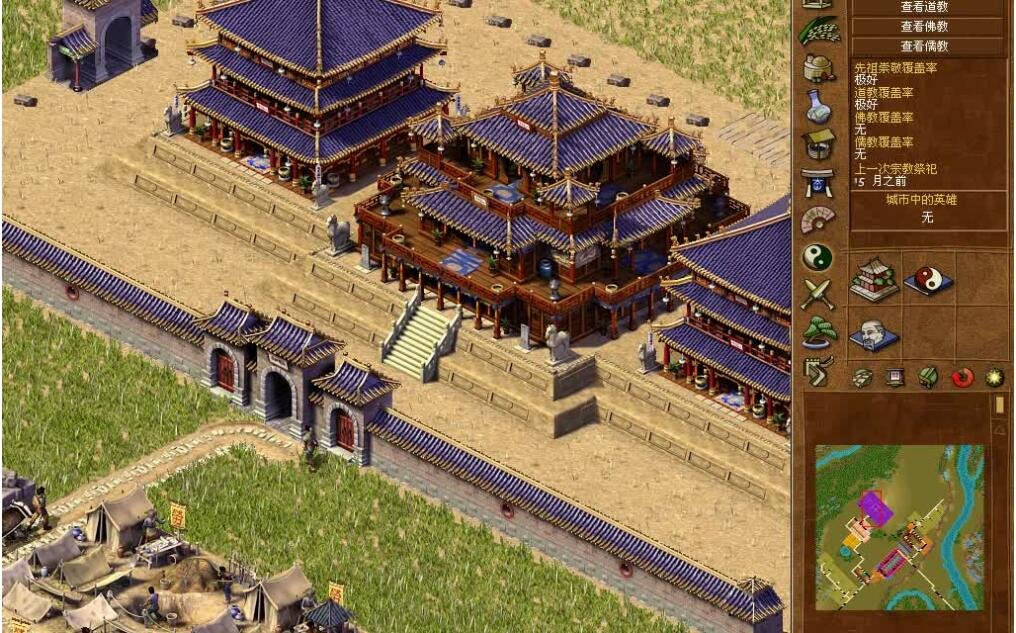Build the ancestral shrine temple building

[873, 278]
